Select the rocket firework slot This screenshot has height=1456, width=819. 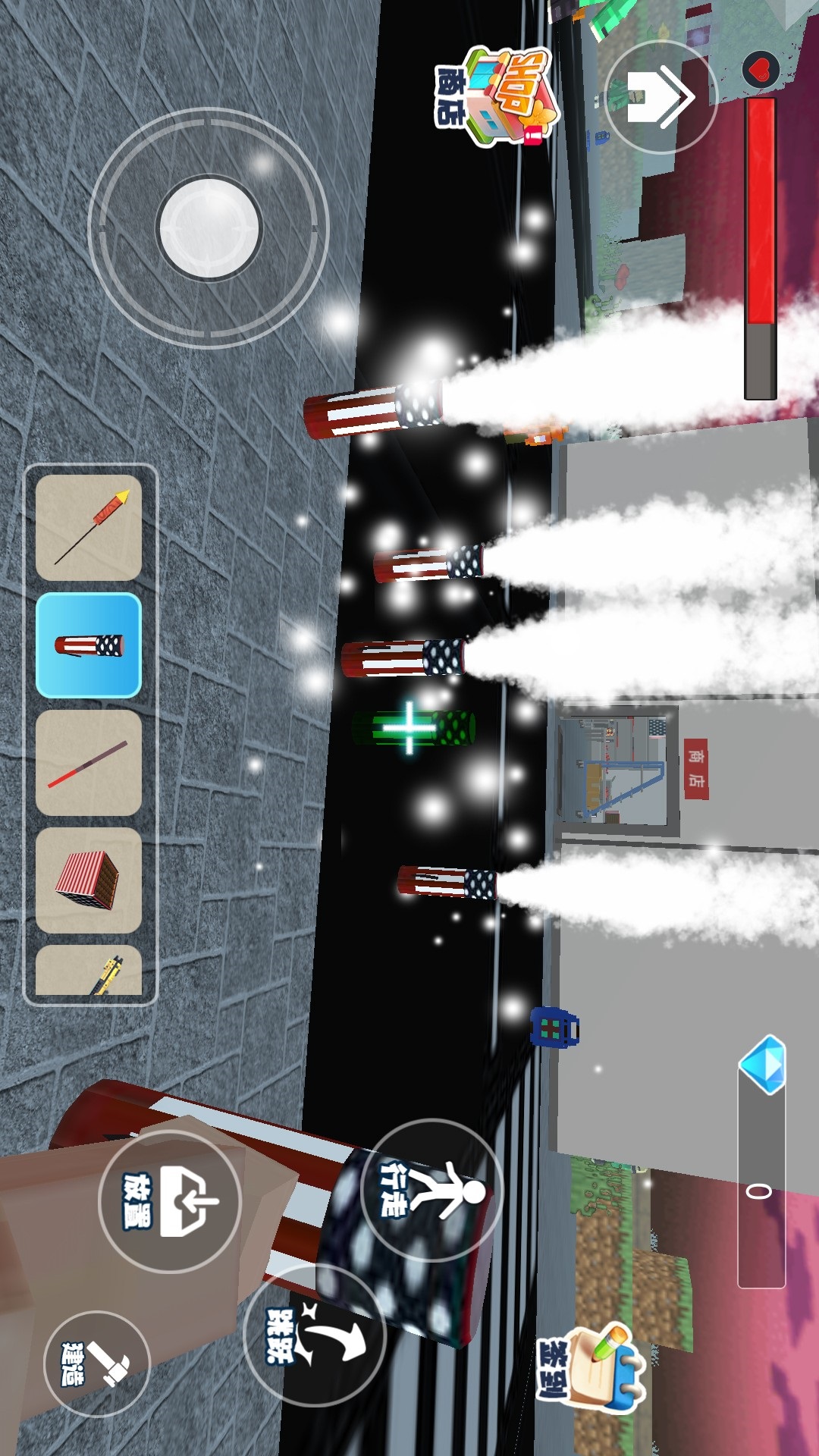[x=89, y=528]
